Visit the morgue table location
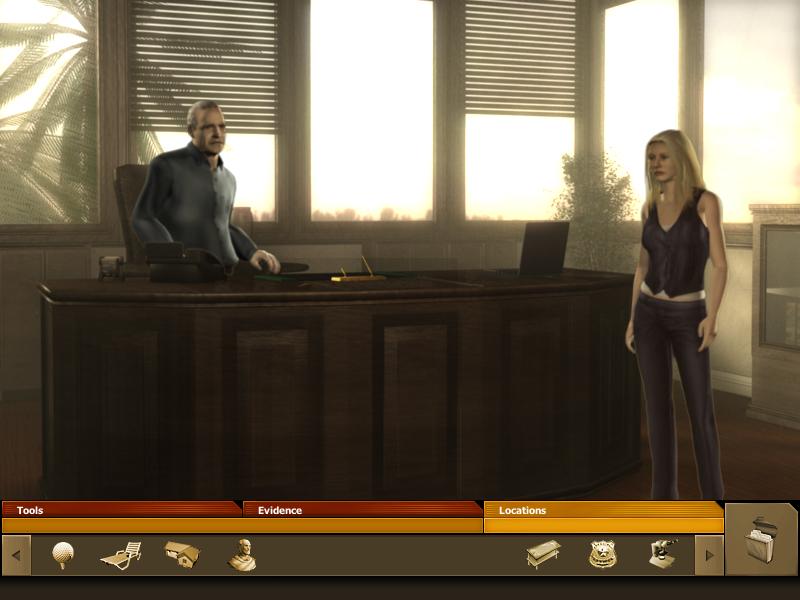This screenshot has width=800, height=600. coord(543,554)
